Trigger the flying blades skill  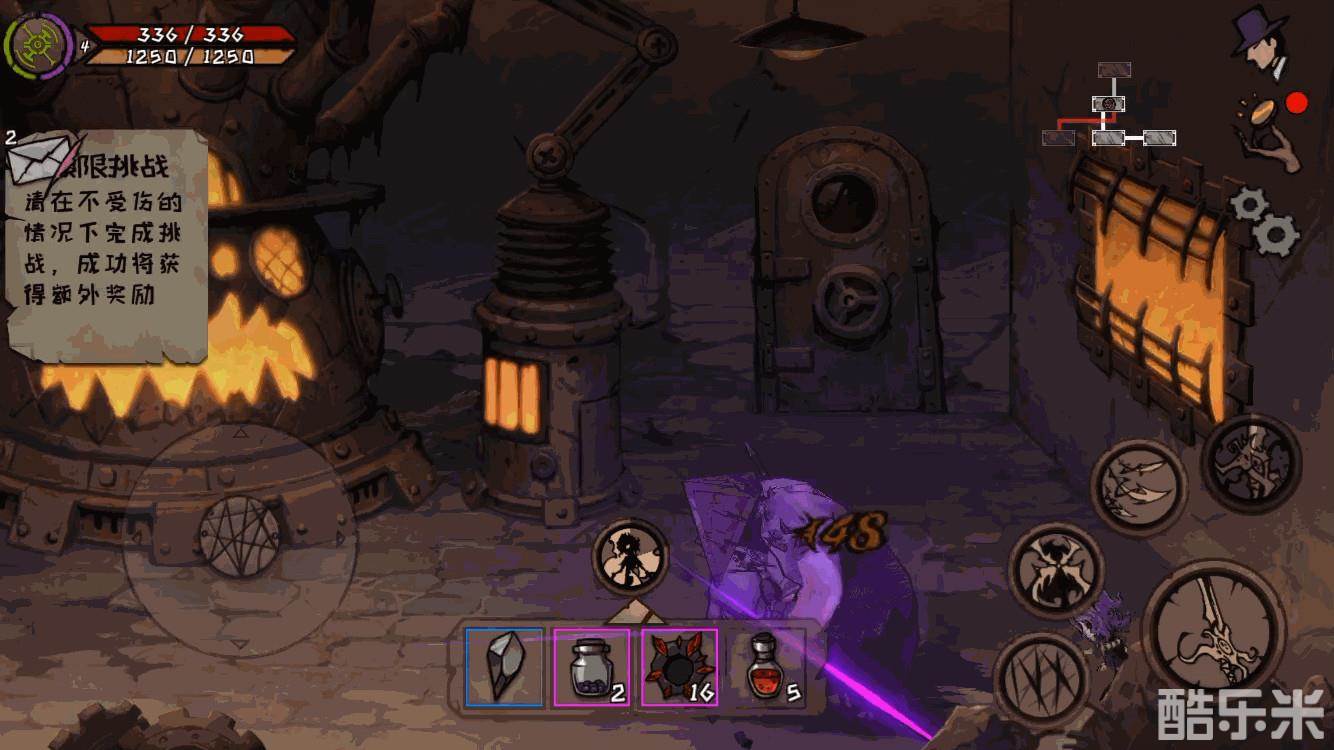(1138, 487)
